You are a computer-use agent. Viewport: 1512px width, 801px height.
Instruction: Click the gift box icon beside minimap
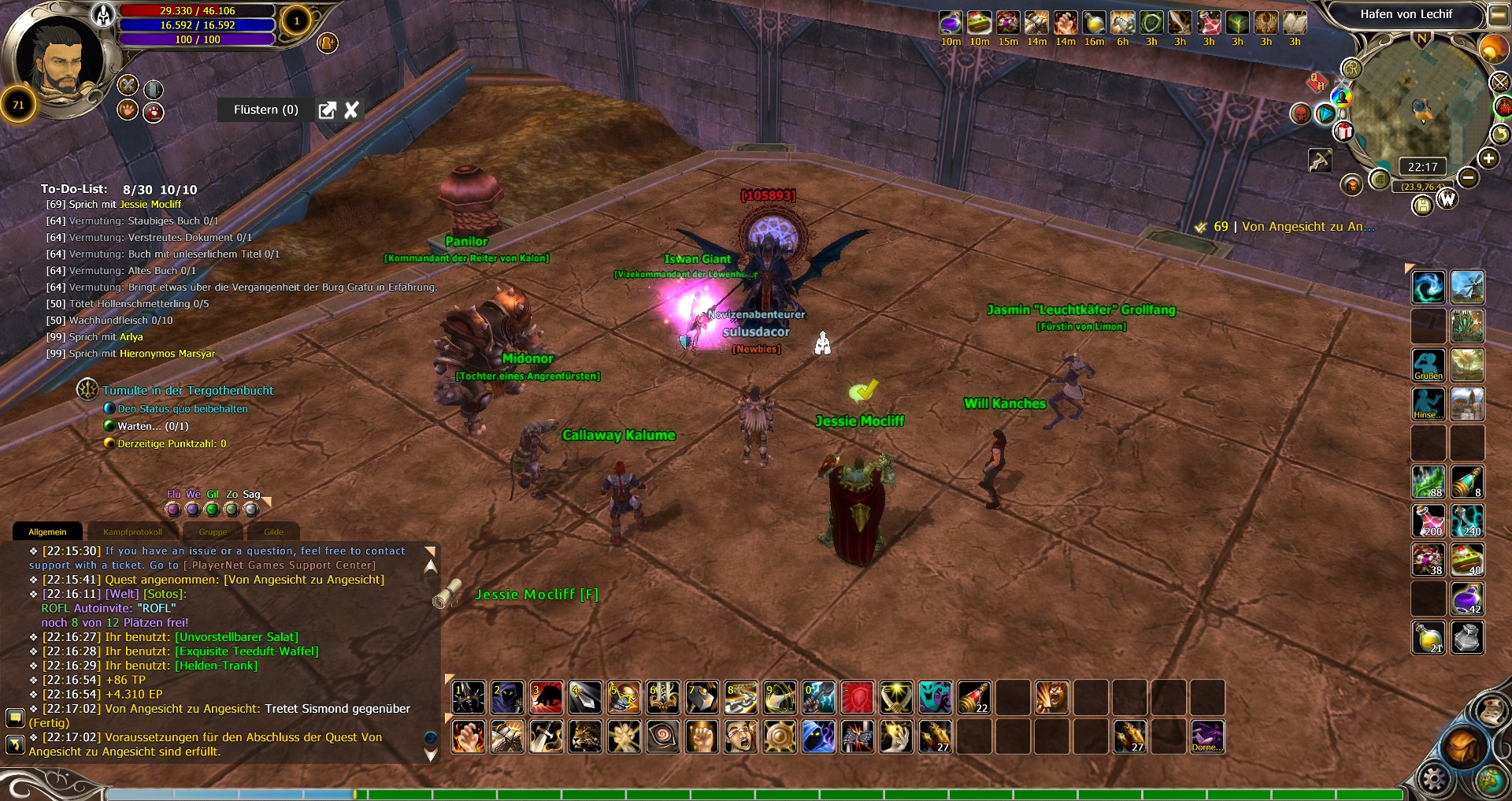point(1343,132)
